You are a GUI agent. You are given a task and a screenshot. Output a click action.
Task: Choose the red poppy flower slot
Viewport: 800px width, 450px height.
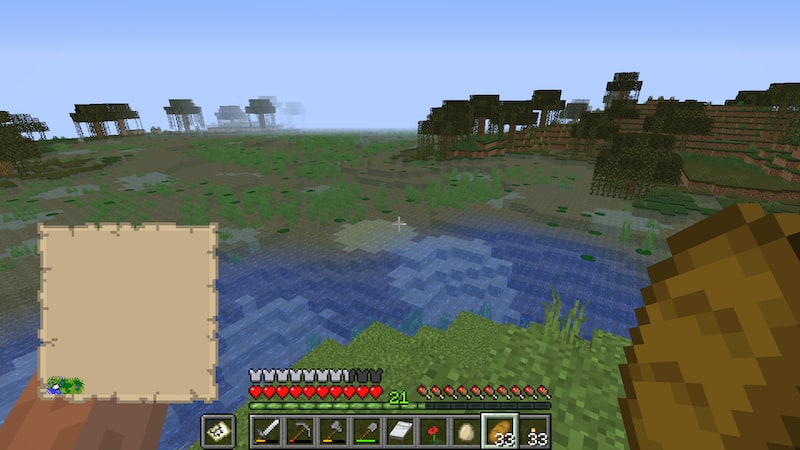pyautogui.click(x=432, y=431)
